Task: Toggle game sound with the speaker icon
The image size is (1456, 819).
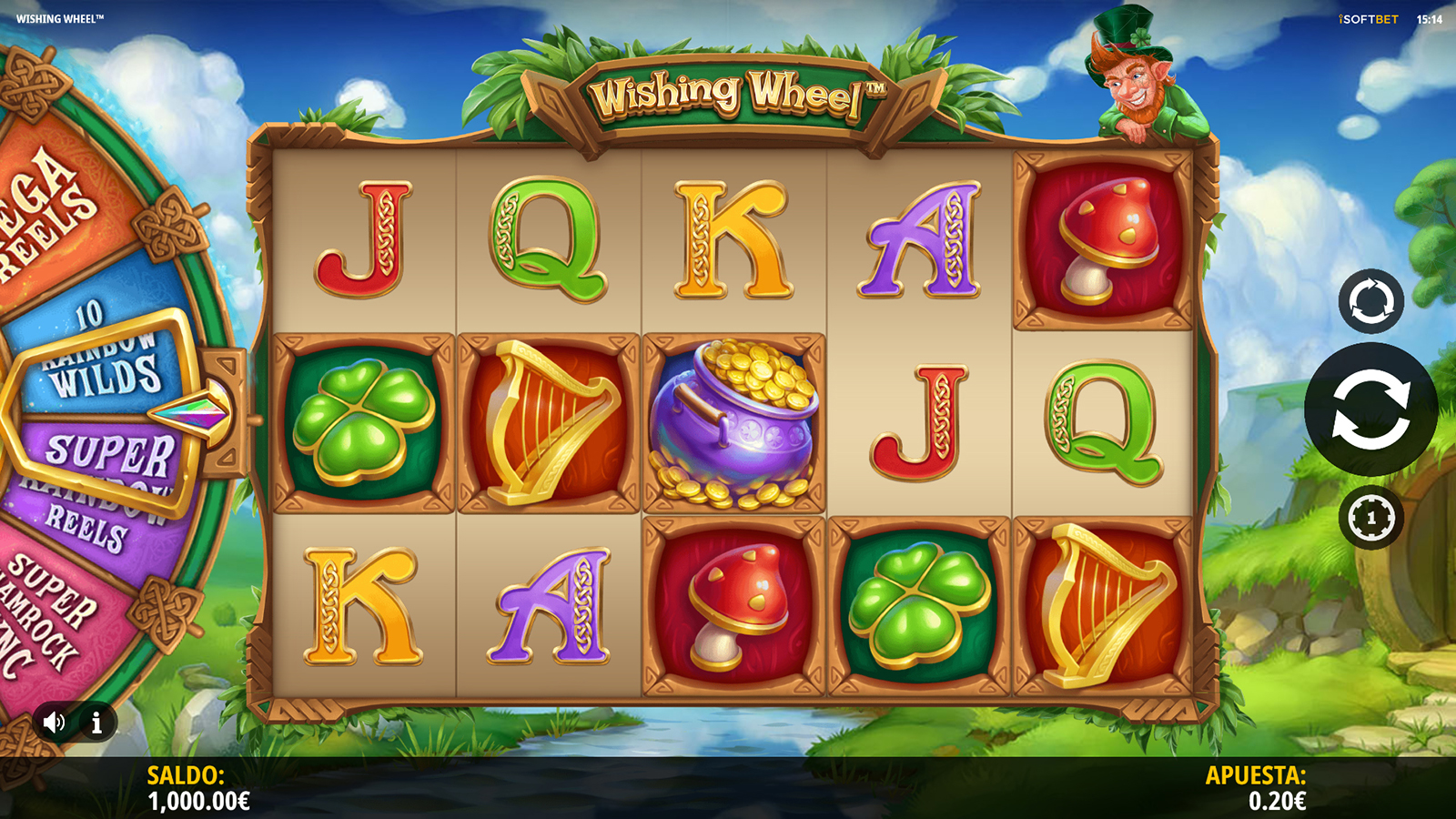Action: tap(54, 723)
